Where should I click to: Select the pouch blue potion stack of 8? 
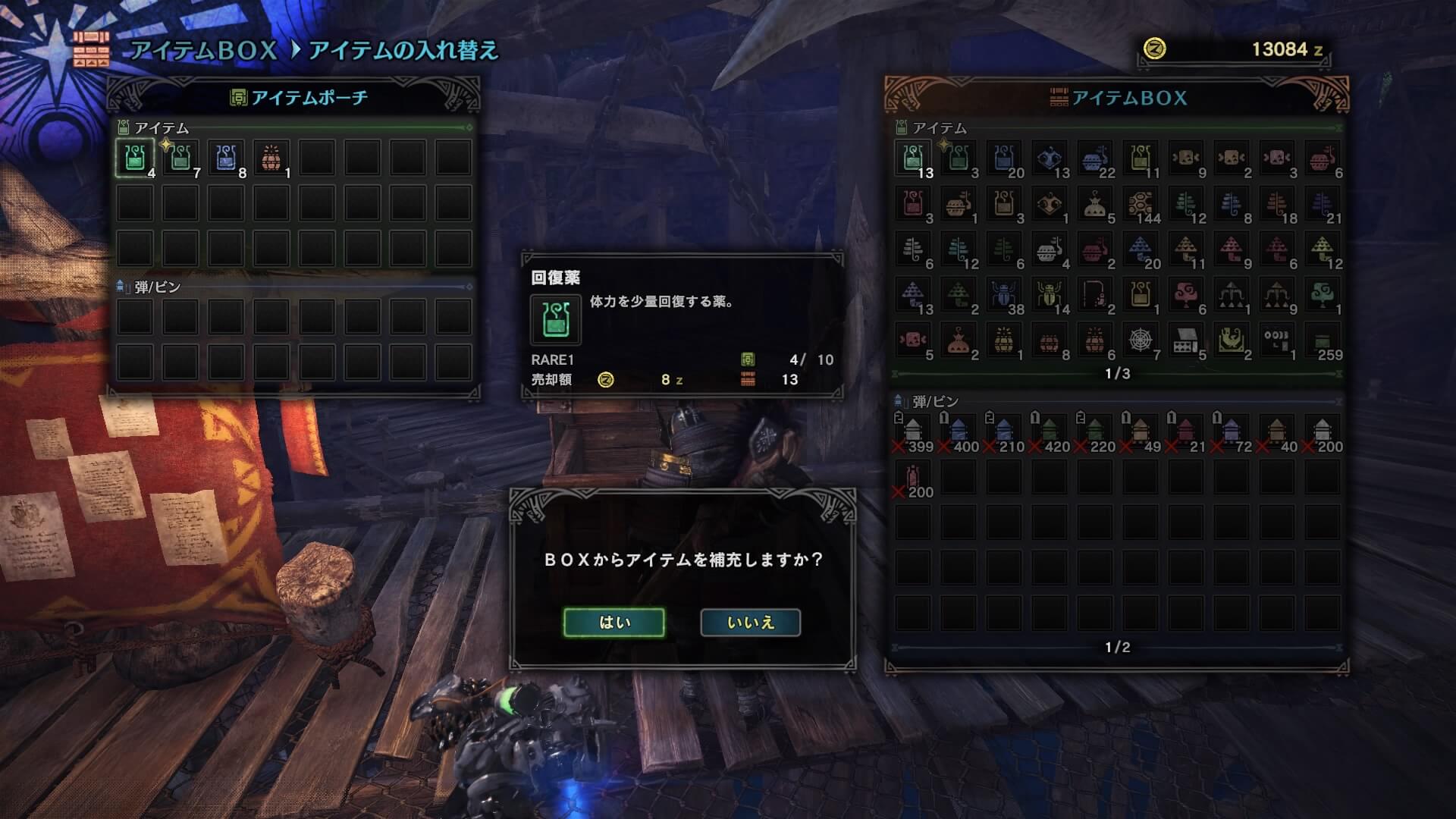tap(226, 158)
